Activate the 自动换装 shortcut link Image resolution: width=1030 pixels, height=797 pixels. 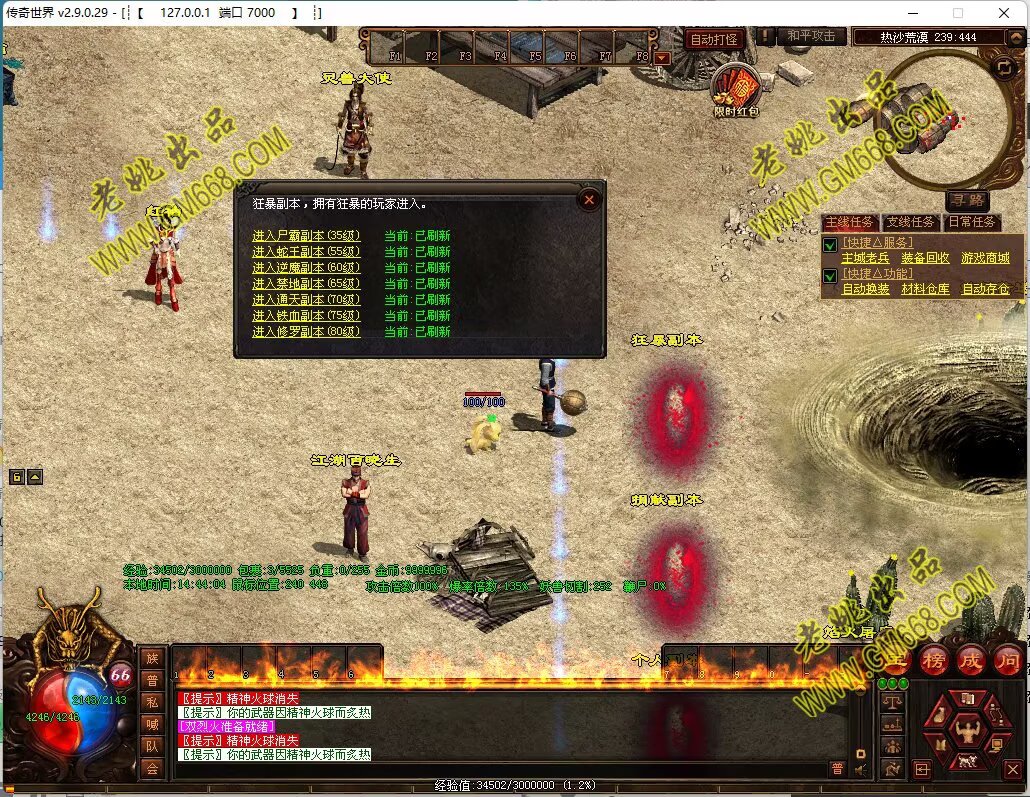(x=865, y=289)
